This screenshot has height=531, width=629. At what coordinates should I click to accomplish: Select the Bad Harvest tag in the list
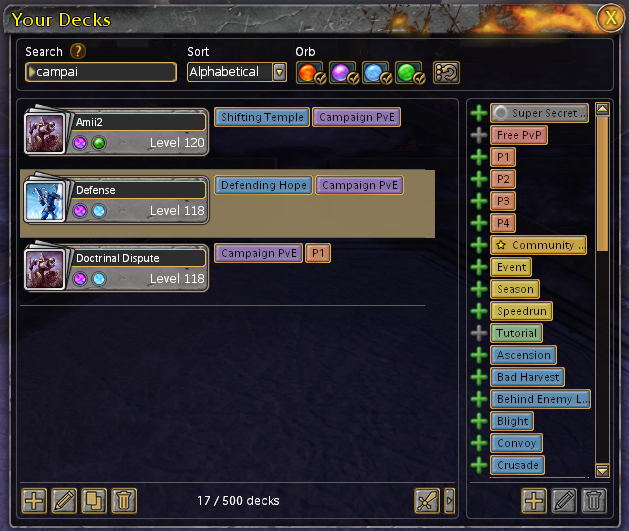tap(527, 377)
